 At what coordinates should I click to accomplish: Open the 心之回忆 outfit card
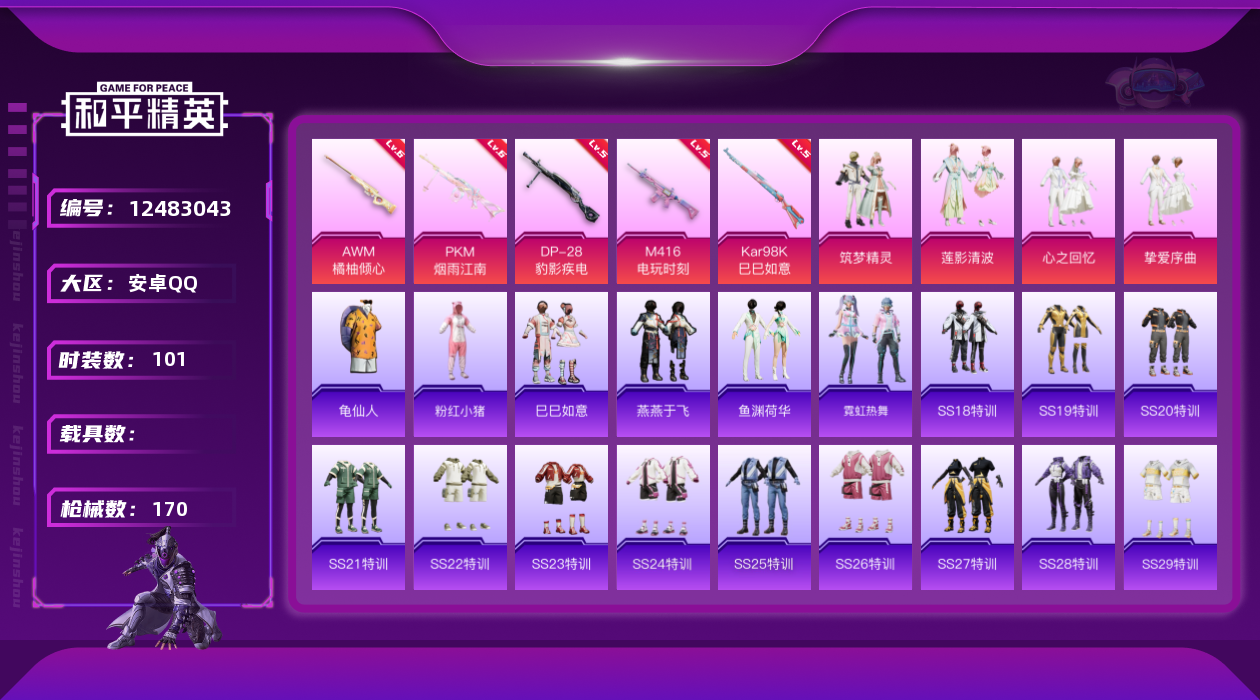pos(1068,211)
